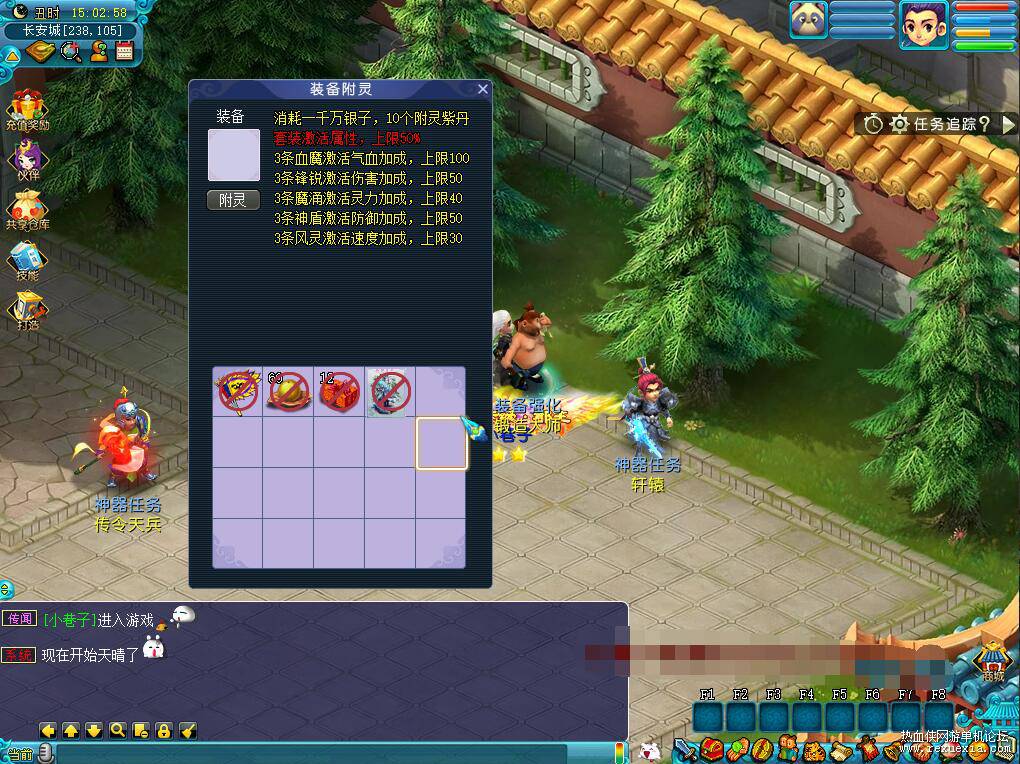The height and width of the screenshot is (764, 1020).
Task: Lock the chat with padlock button
Action: coord(163,730)
